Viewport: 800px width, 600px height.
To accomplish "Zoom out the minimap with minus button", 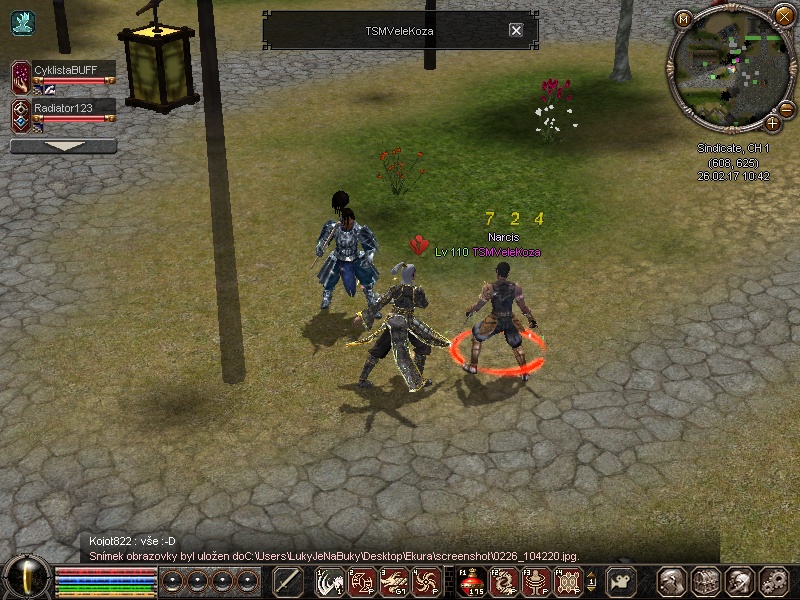I will 786,108.
